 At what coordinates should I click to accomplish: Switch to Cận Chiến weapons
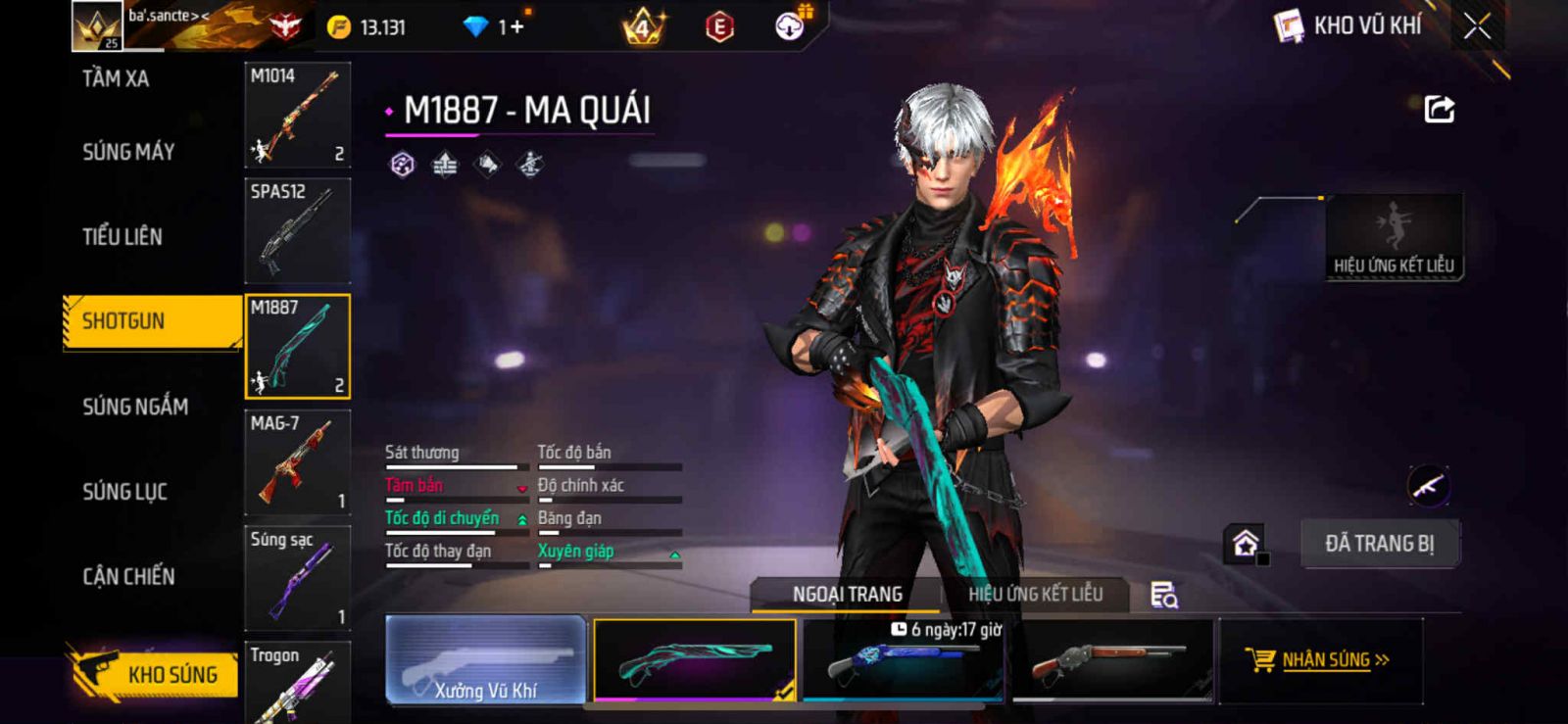(128, 576)
